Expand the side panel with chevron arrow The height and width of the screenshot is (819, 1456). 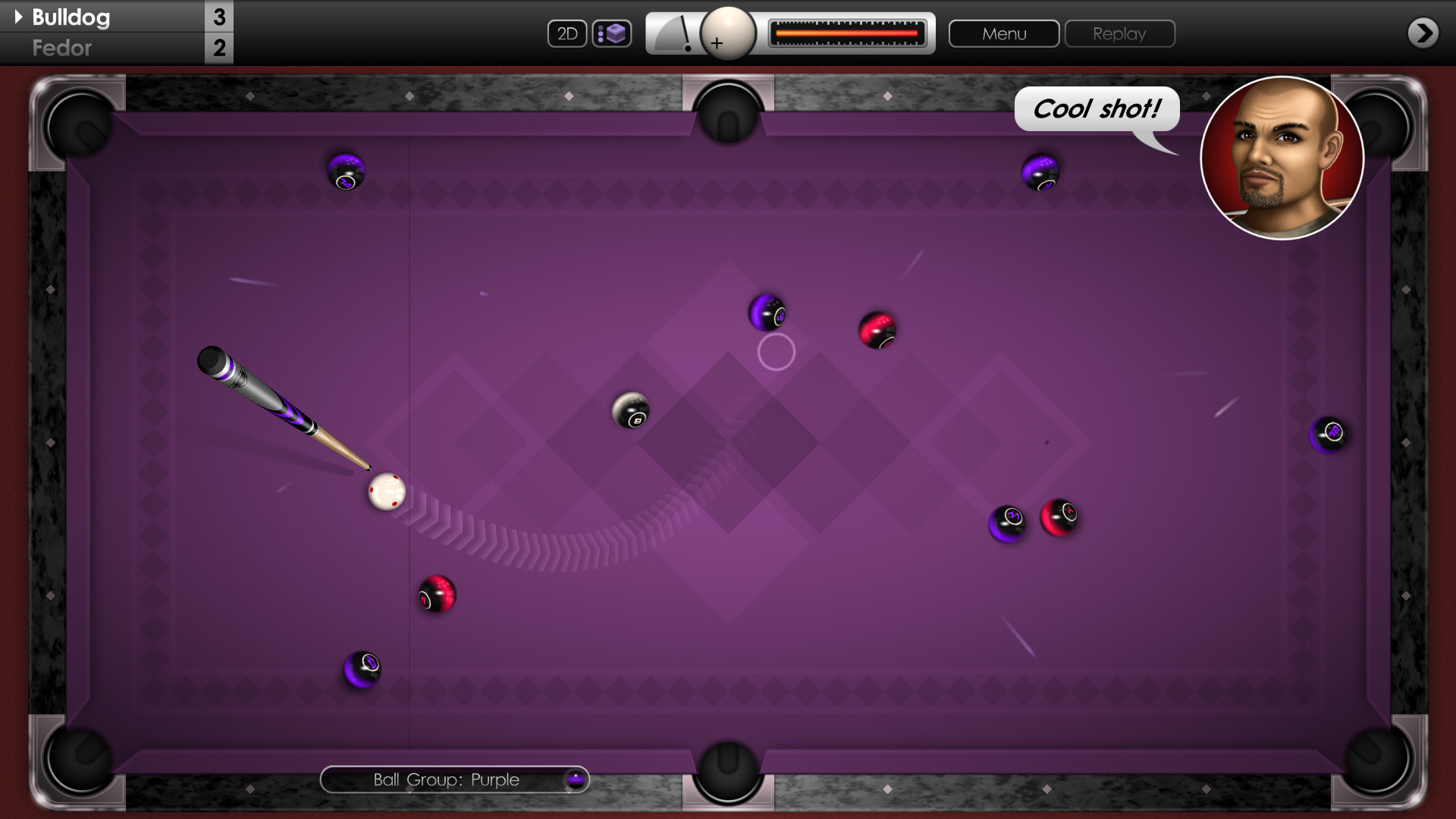tap(1422, 33)
